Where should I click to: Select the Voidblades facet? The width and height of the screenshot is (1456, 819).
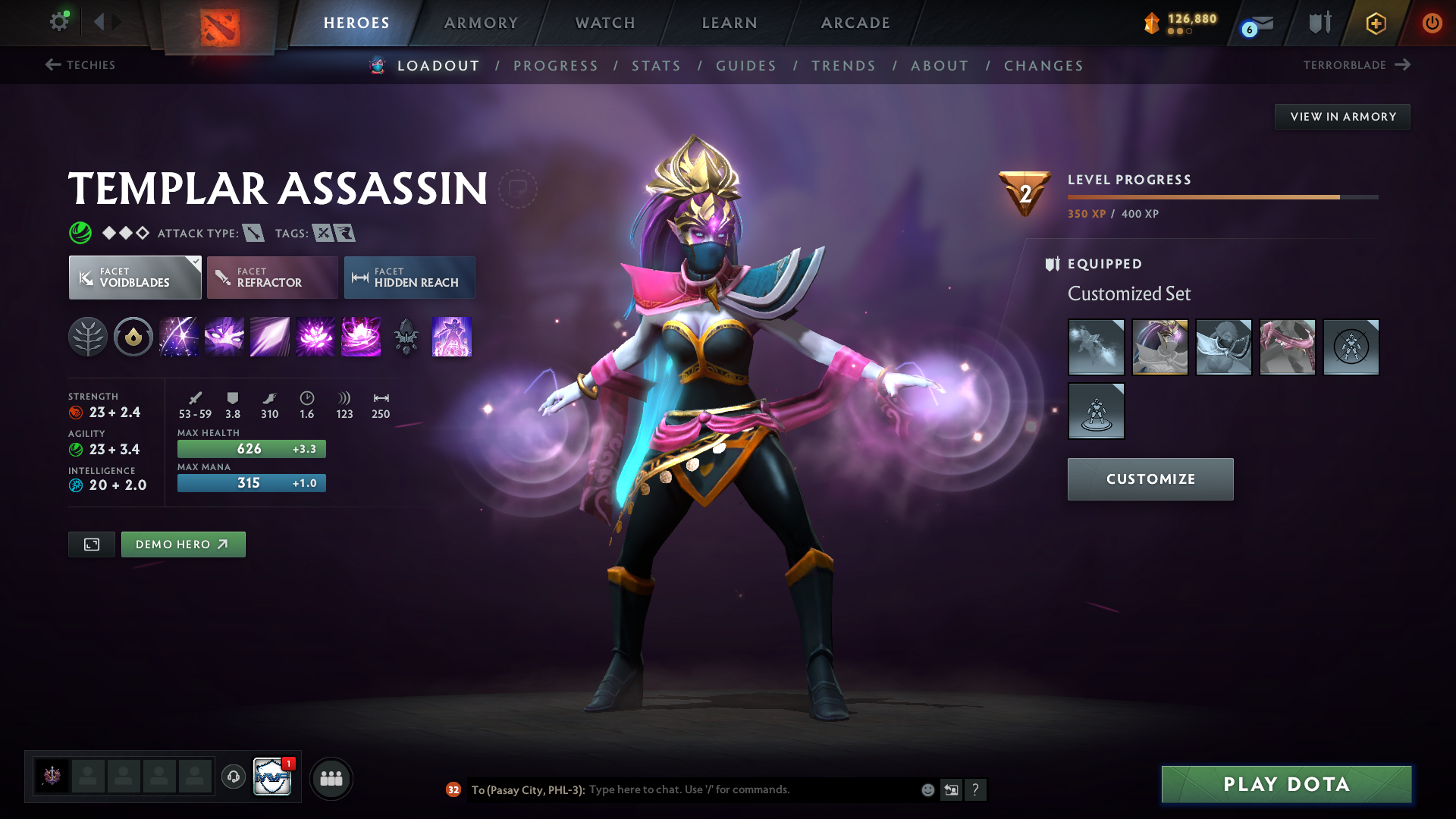tap(135, 278)
